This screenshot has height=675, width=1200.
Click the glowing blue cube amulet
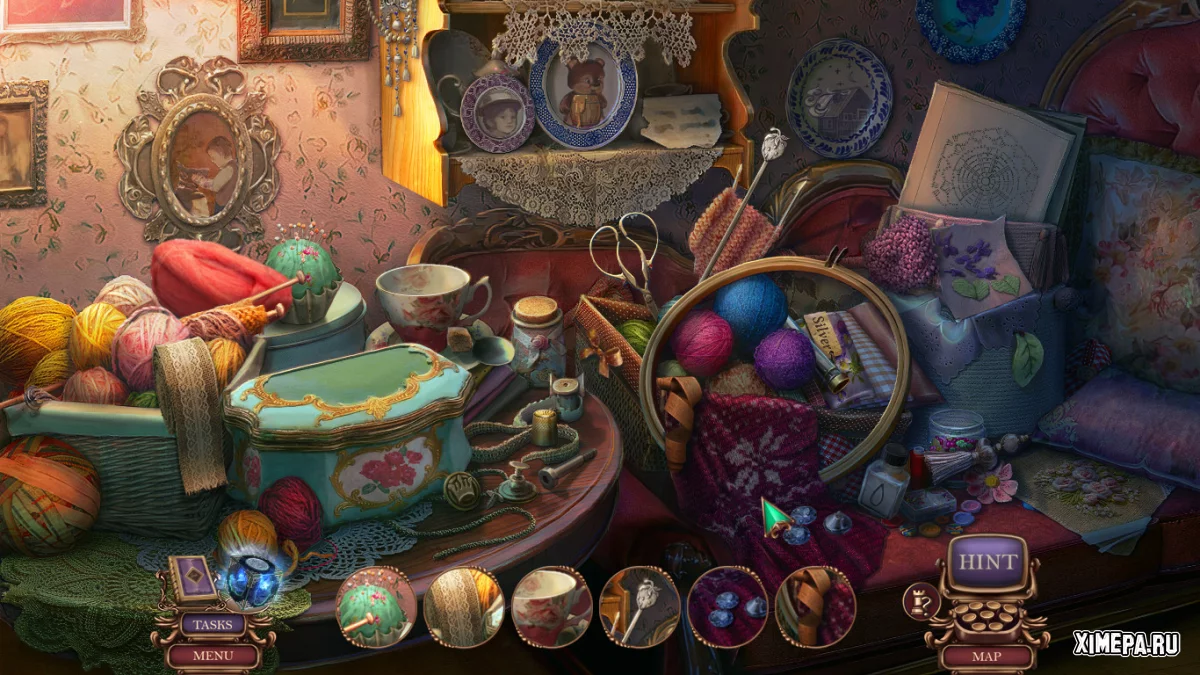(252, 580)
